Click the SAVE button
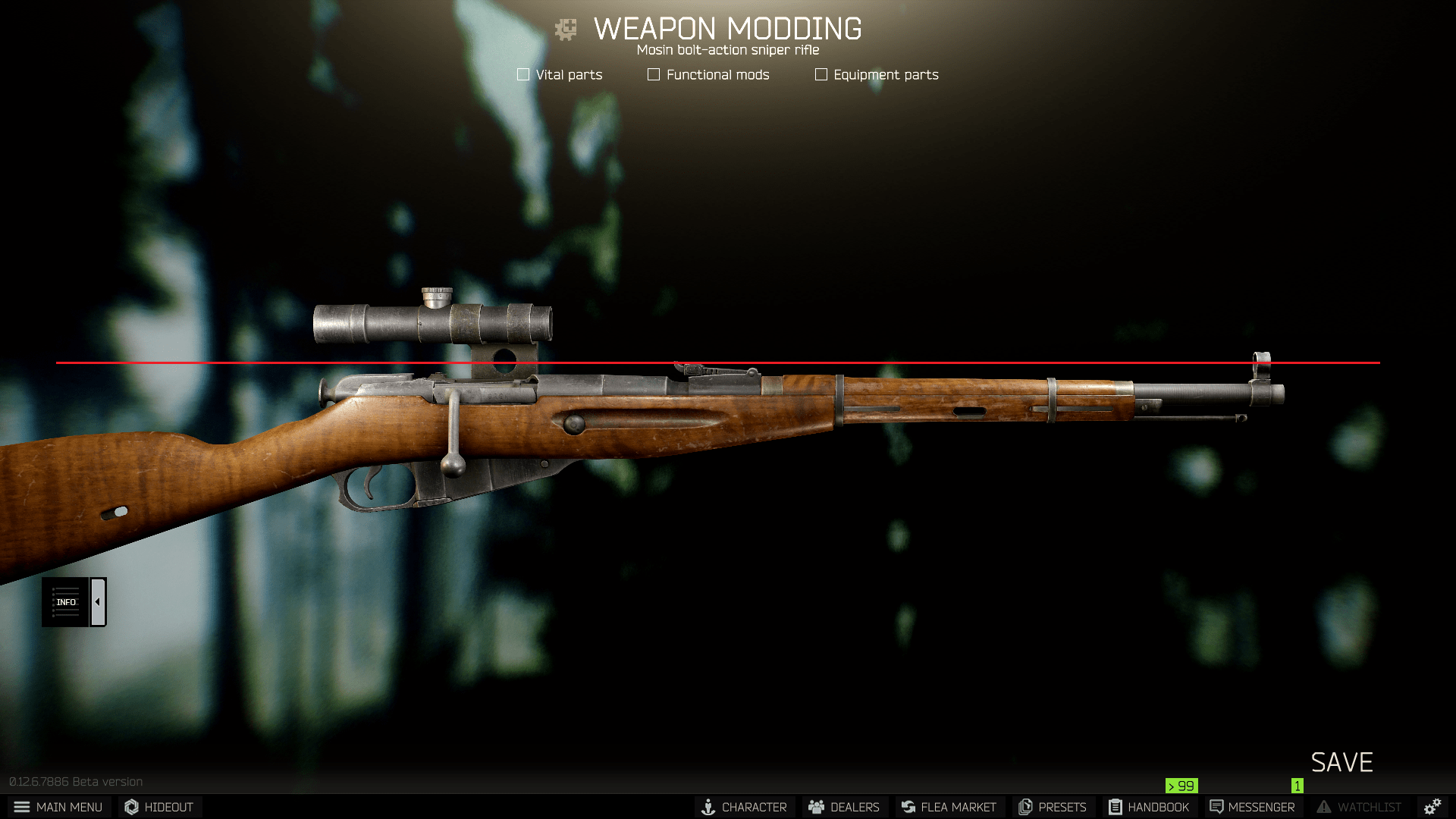Image resolution: width=1456 pixels, height=819 pixels. point(1341,762)
